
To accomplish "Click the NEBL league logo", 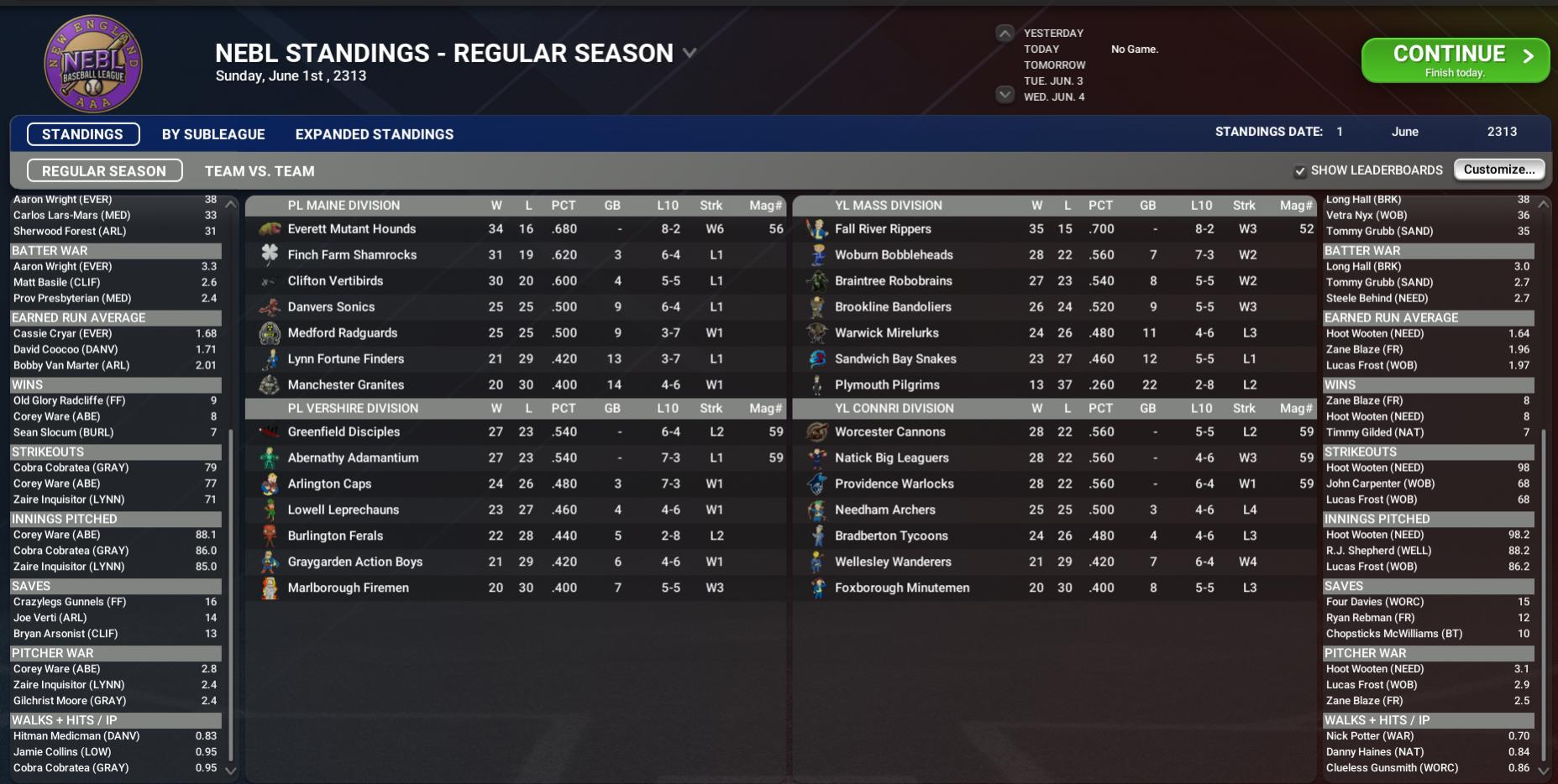I will [x=93, y=63].
